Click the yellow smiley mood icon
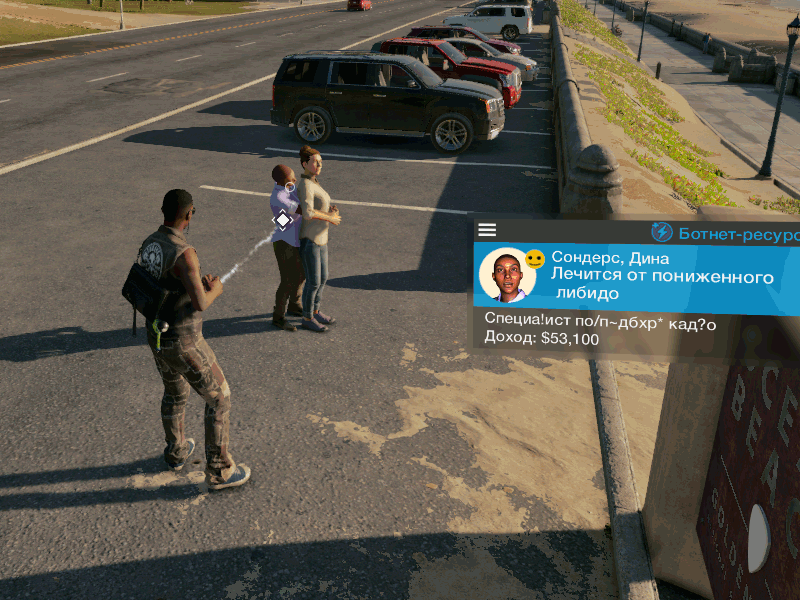 click(535, 259)
